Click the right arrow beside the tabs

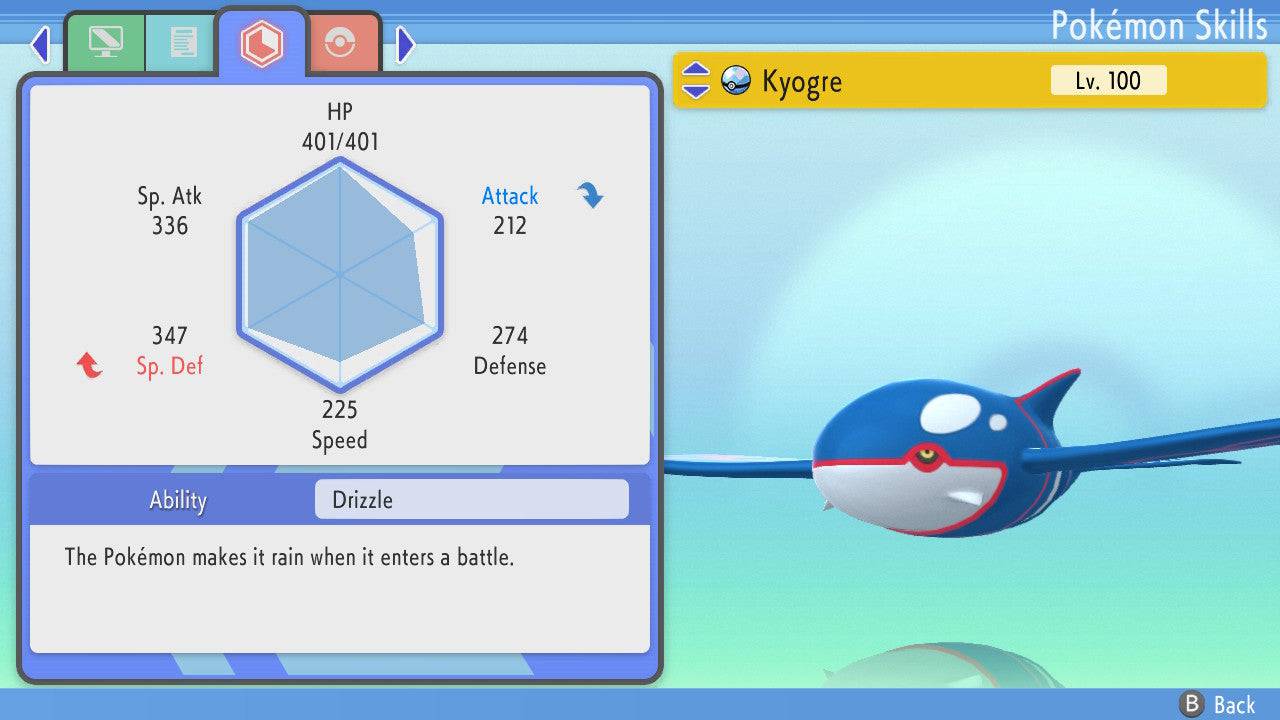(x=405, y=43)
